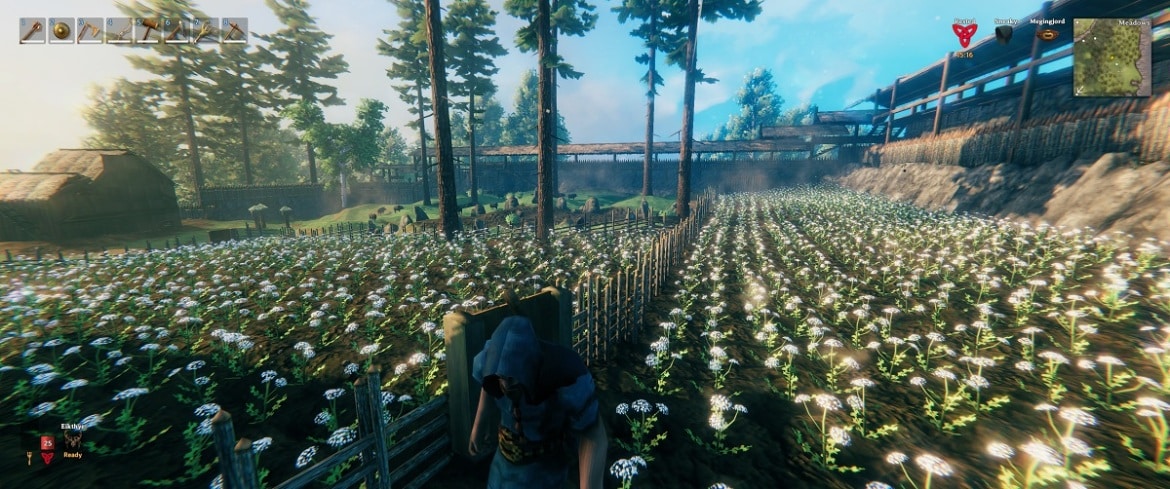
Task: Click the Smoky status effect icon
Action: tap(1004, 34)
